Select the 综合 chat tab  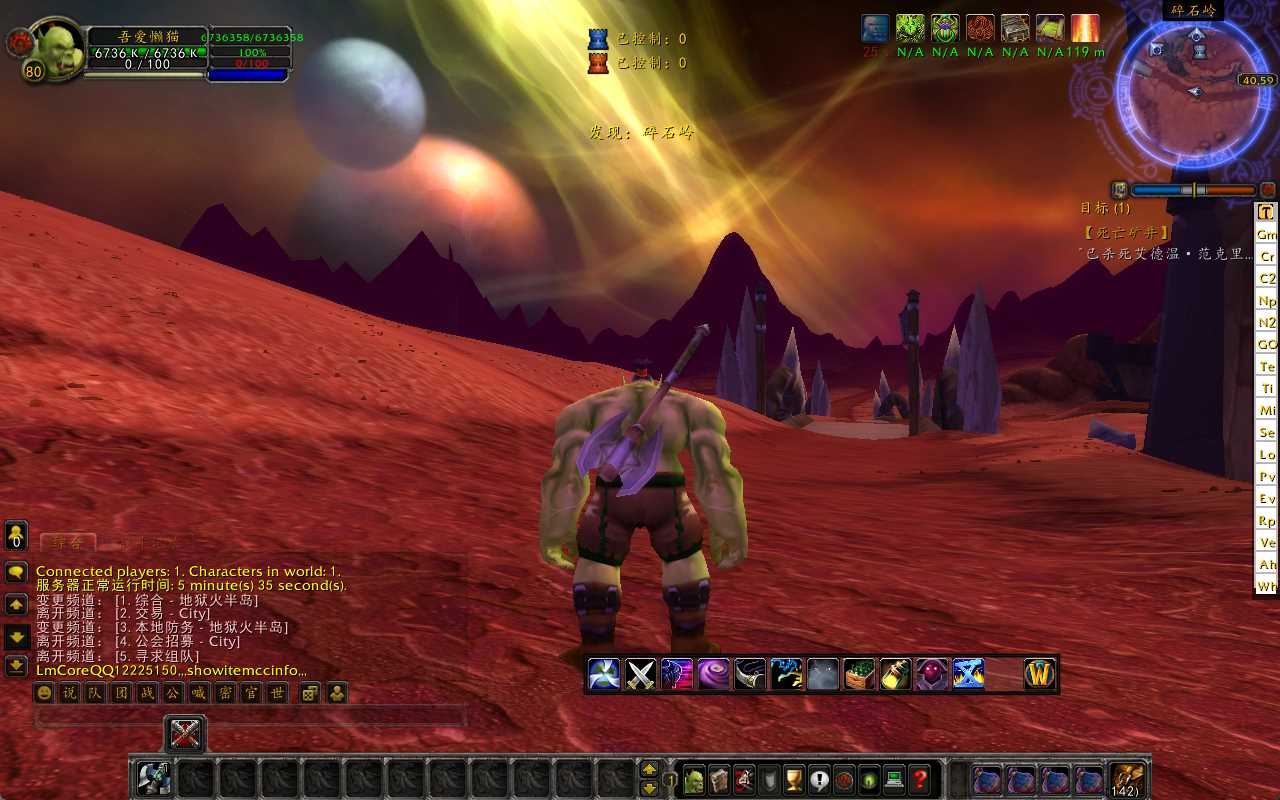point(67,543)
